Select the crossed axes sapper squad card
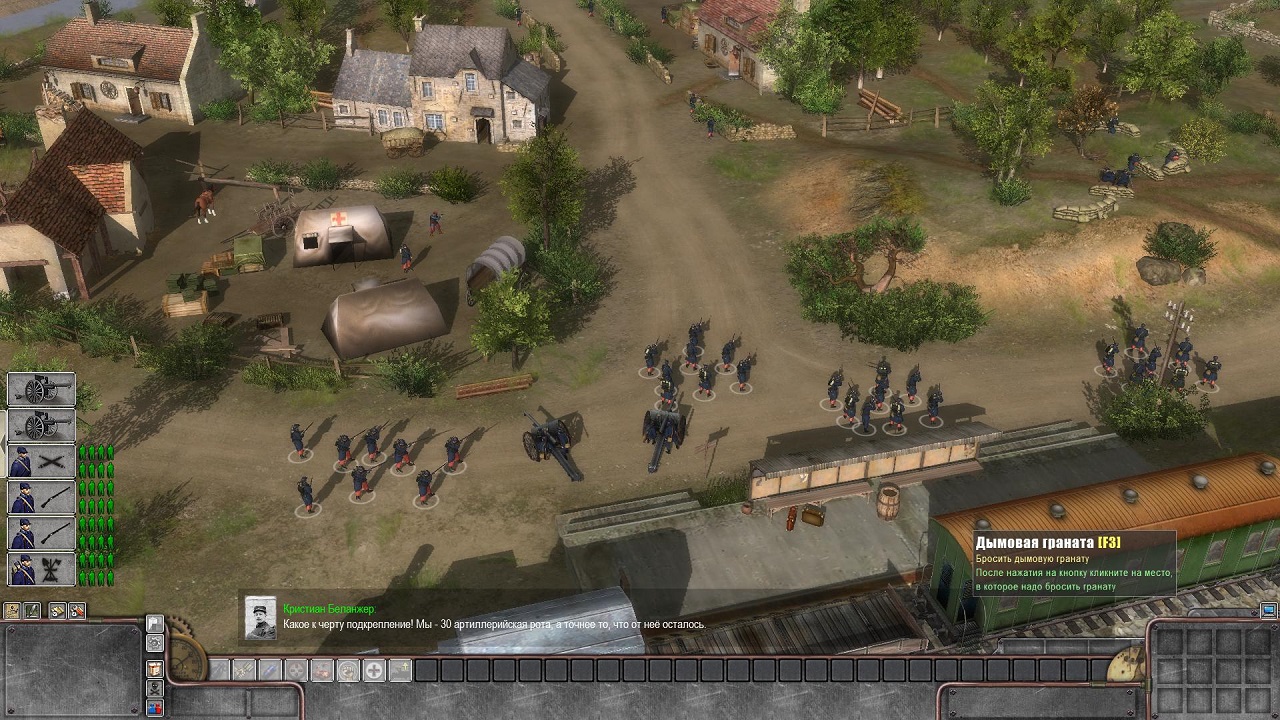This screenshot has width=1280, height=720. [x=41, y=570]
